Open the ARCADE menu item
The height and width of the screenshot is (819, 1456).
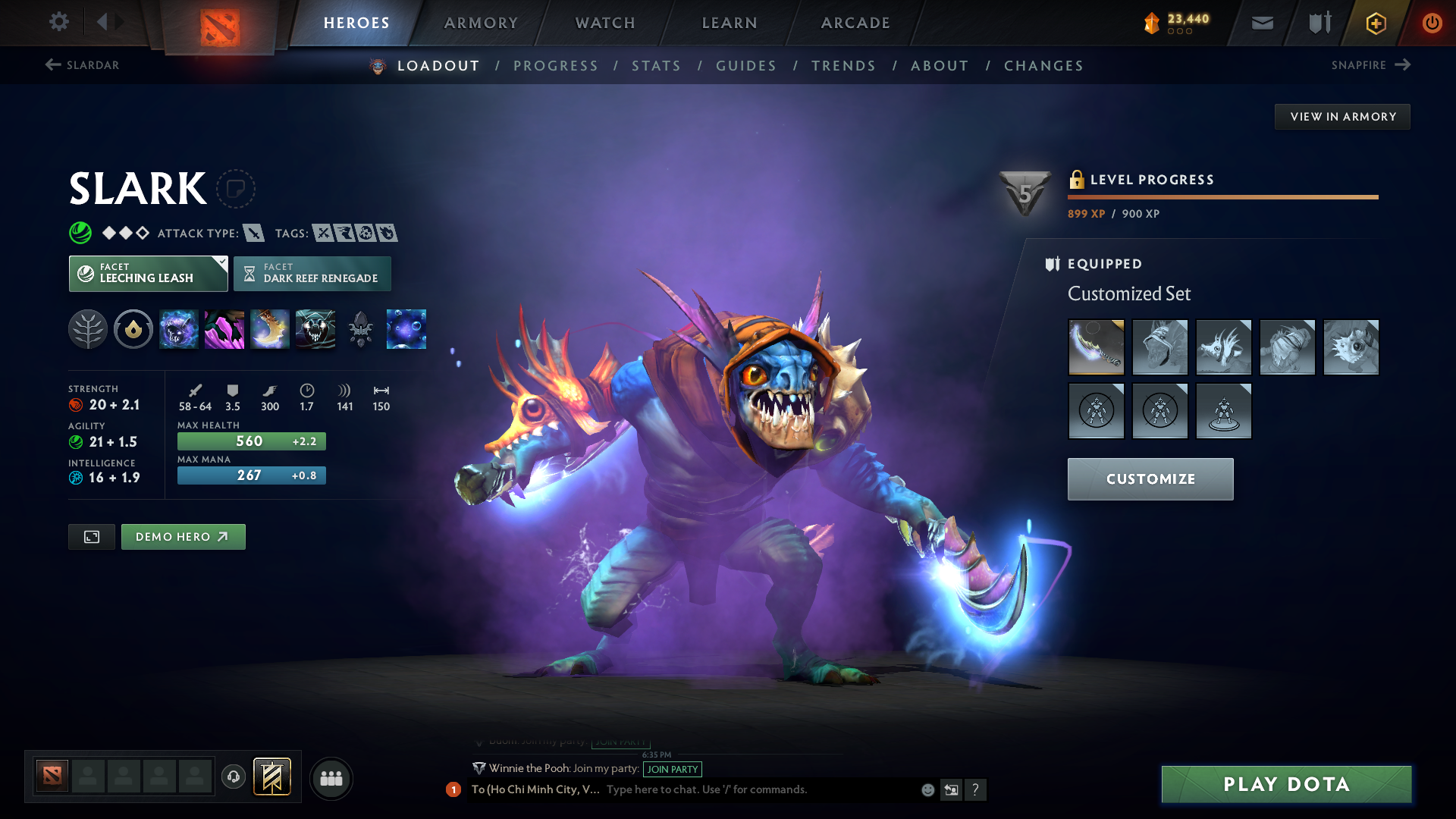point(855,23)
